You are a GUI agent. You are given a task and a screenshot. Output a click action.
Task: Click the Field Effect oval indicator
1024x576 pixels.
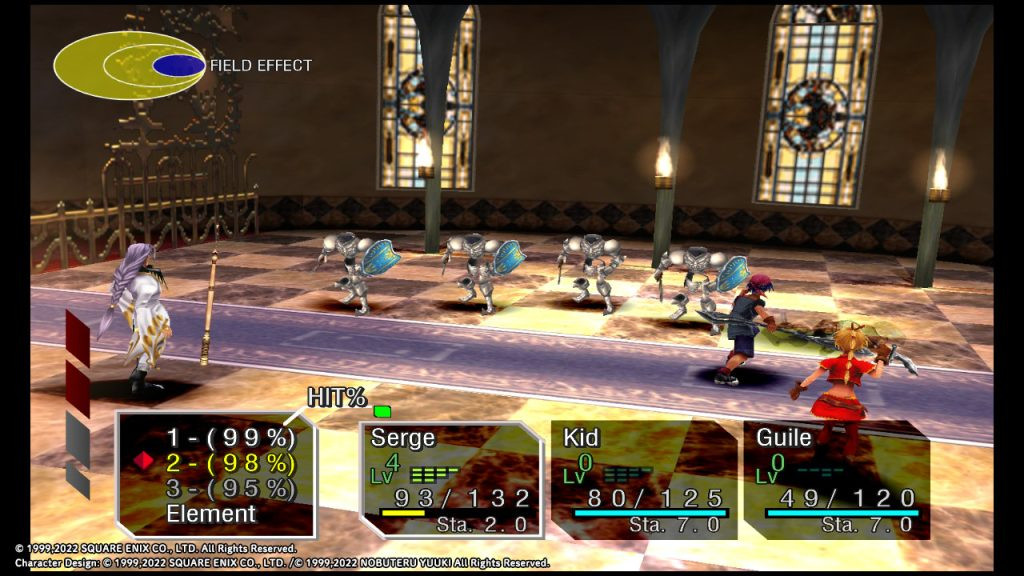click(129, 66)
